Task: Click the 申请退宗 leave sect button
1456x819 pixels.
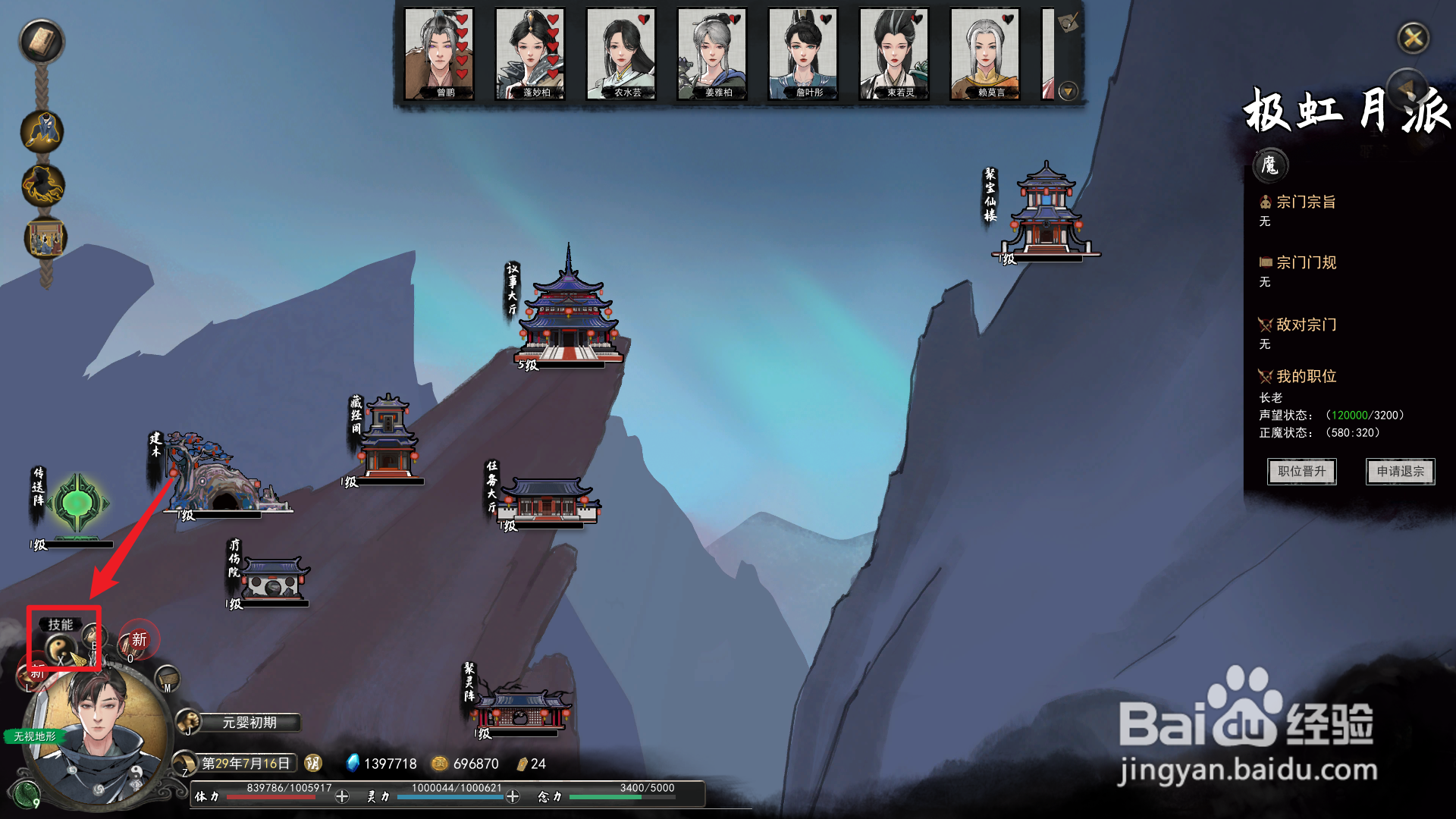Action: click(x=1400, y=472)
